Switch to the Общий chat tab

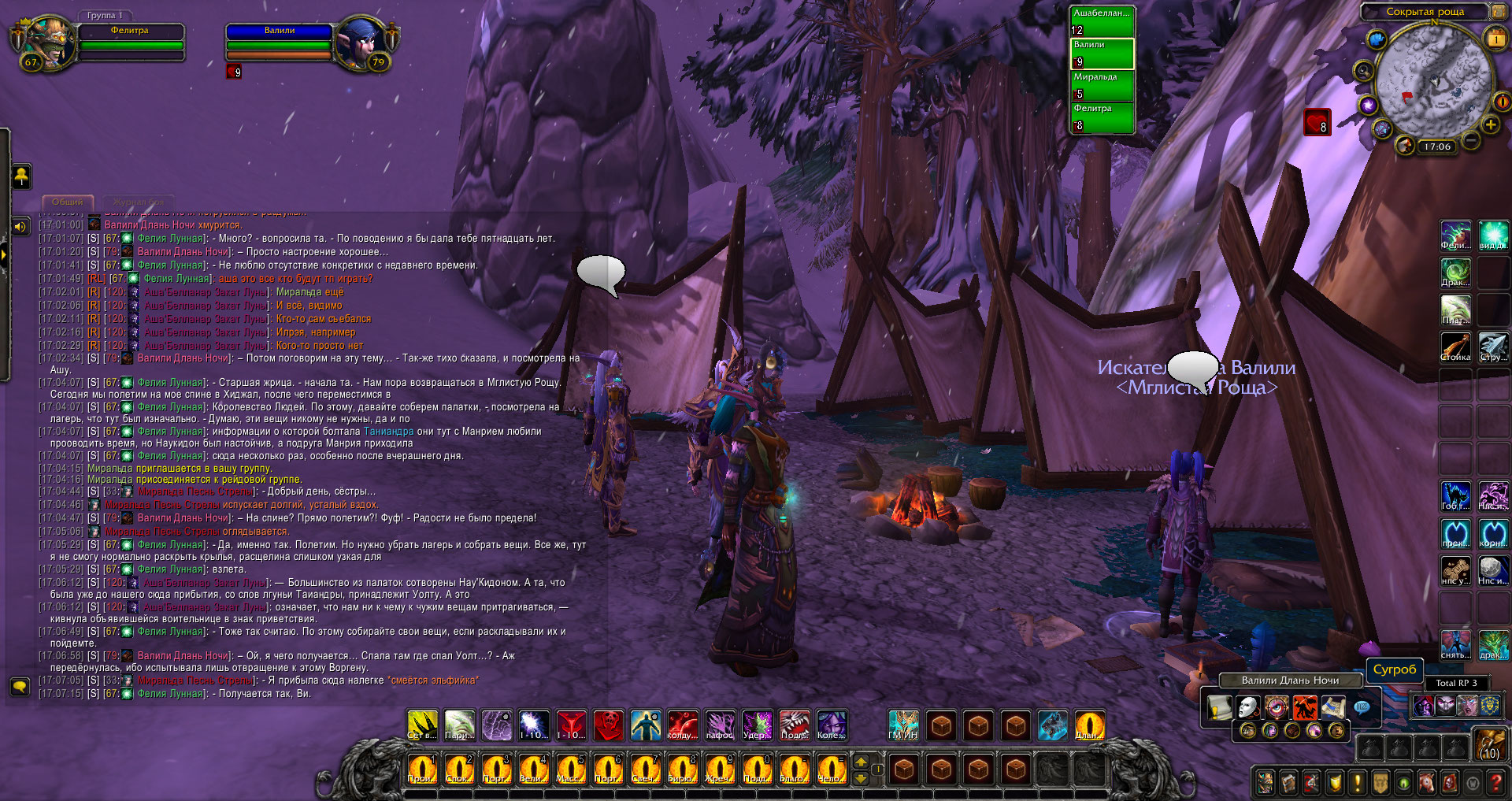pyautogui.click(x=68, y=202)
